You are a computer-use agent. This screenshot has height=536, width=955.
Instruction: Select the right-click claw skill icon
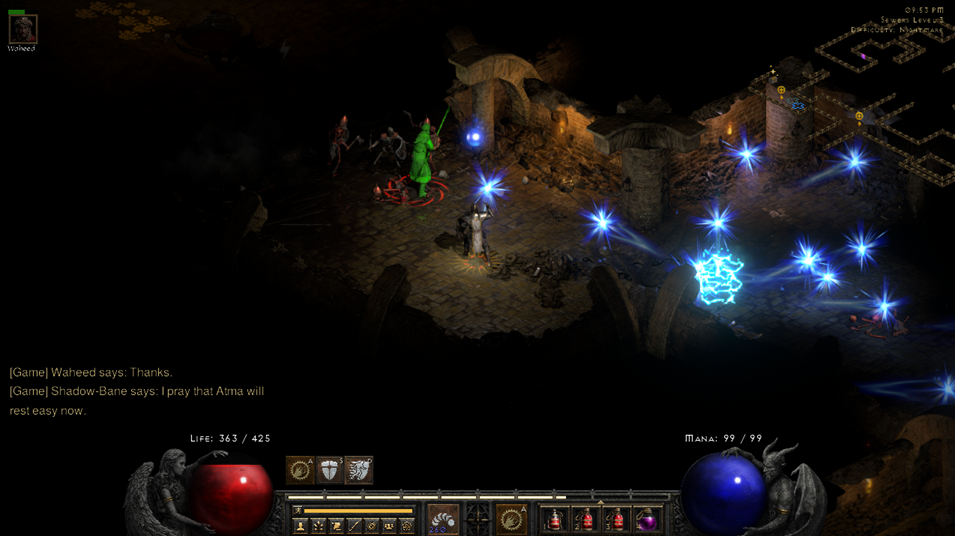click(511, 519)
